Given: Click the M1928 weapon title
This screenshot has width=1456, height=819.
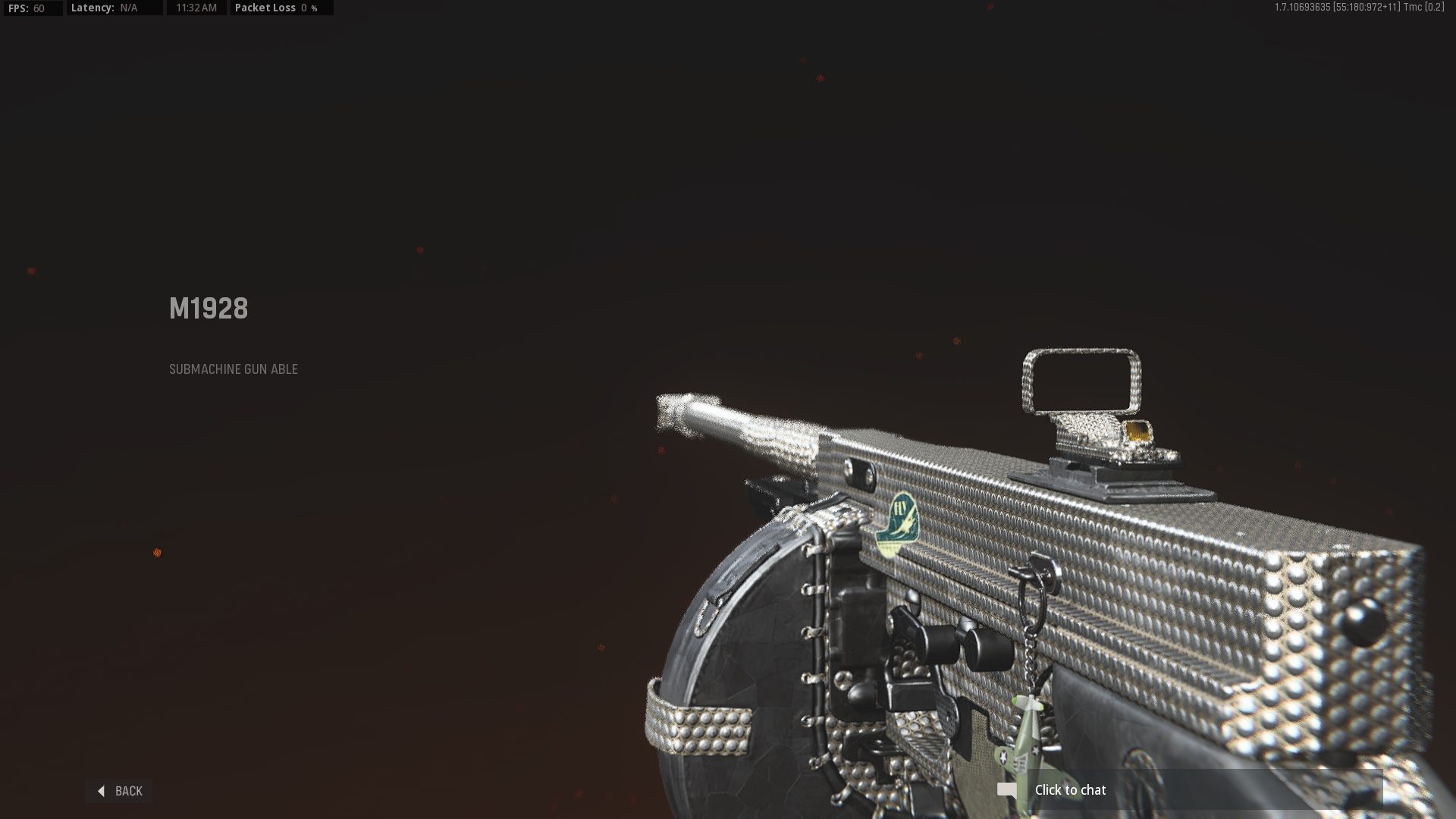Looking at the screenshot, I should 208,308.
